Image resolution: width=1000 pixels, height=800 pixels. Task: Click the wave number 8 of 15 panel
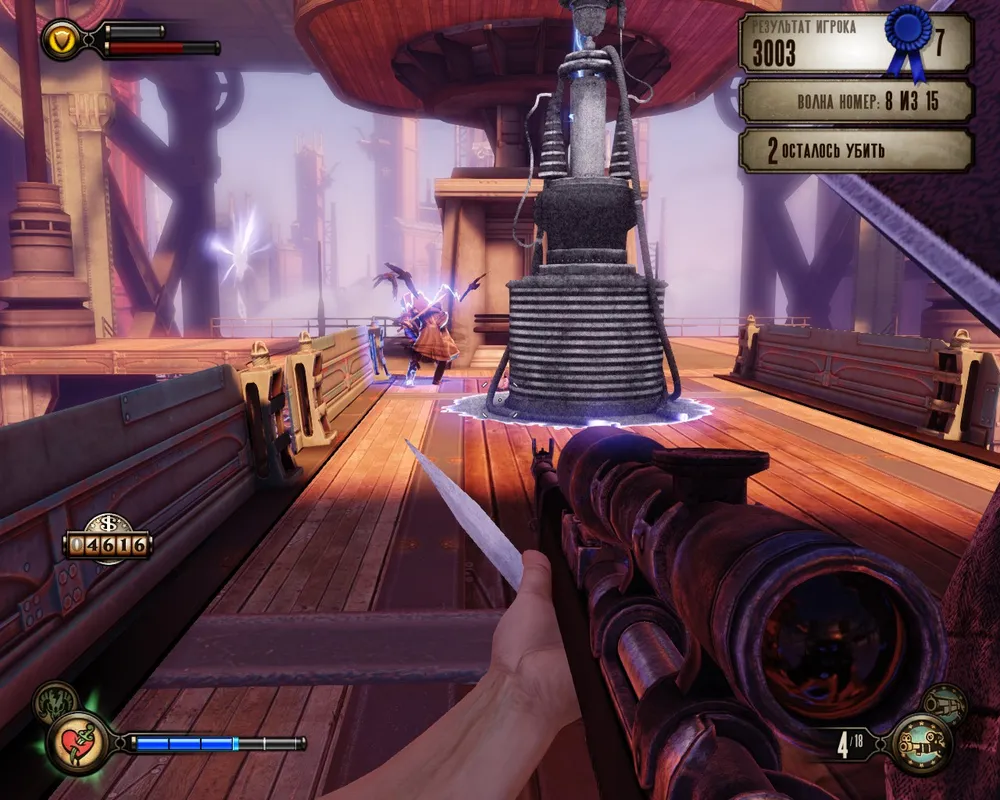click(855, 101)
